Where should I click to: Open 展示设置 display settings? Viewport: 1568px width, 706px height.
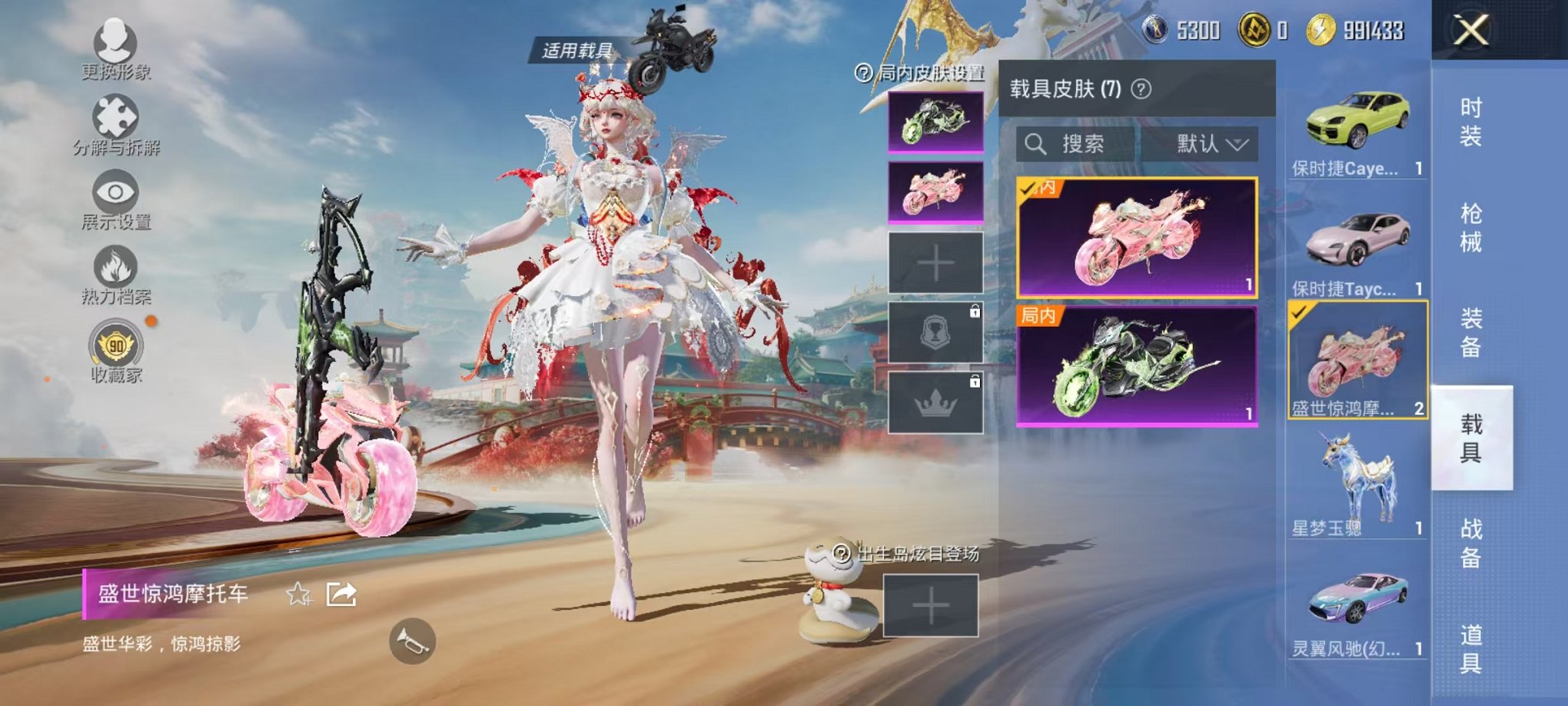(x=115, y=194)
